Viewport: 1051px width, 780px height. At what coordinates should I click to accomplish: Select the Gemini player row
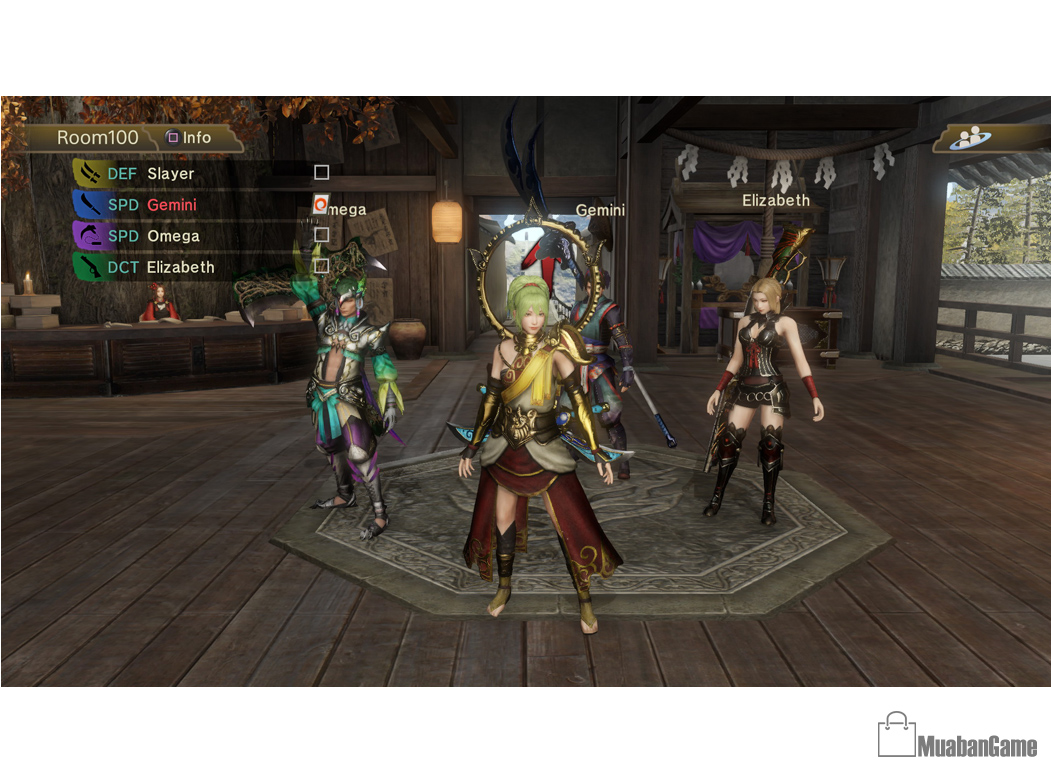tap(171, 204)
